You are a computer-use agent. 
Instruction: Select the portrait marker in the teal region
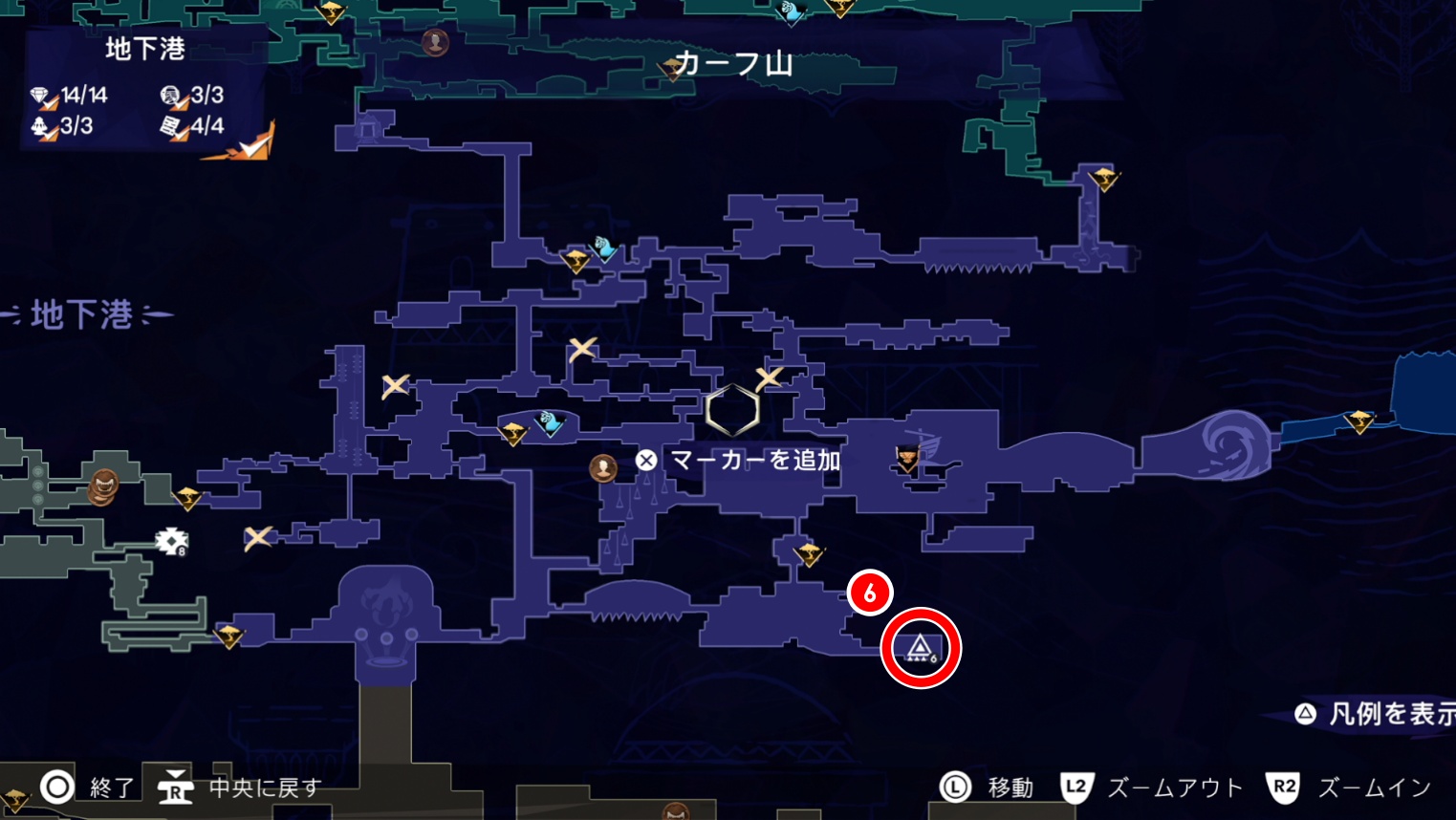[435, 42]
